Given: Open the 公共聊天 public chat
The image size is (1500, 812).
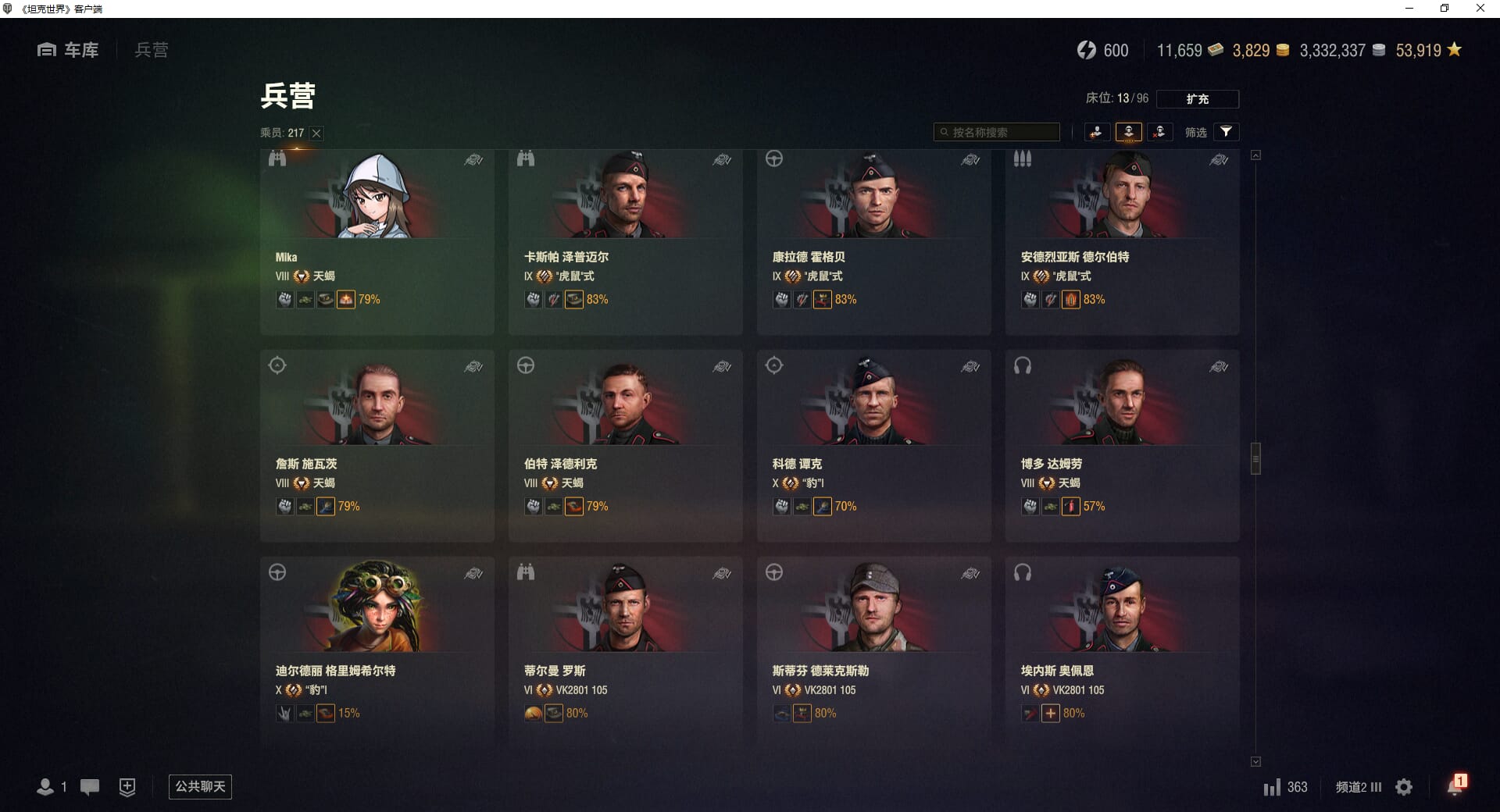Looking at the screenshot, I should click(x=200, y=786).
